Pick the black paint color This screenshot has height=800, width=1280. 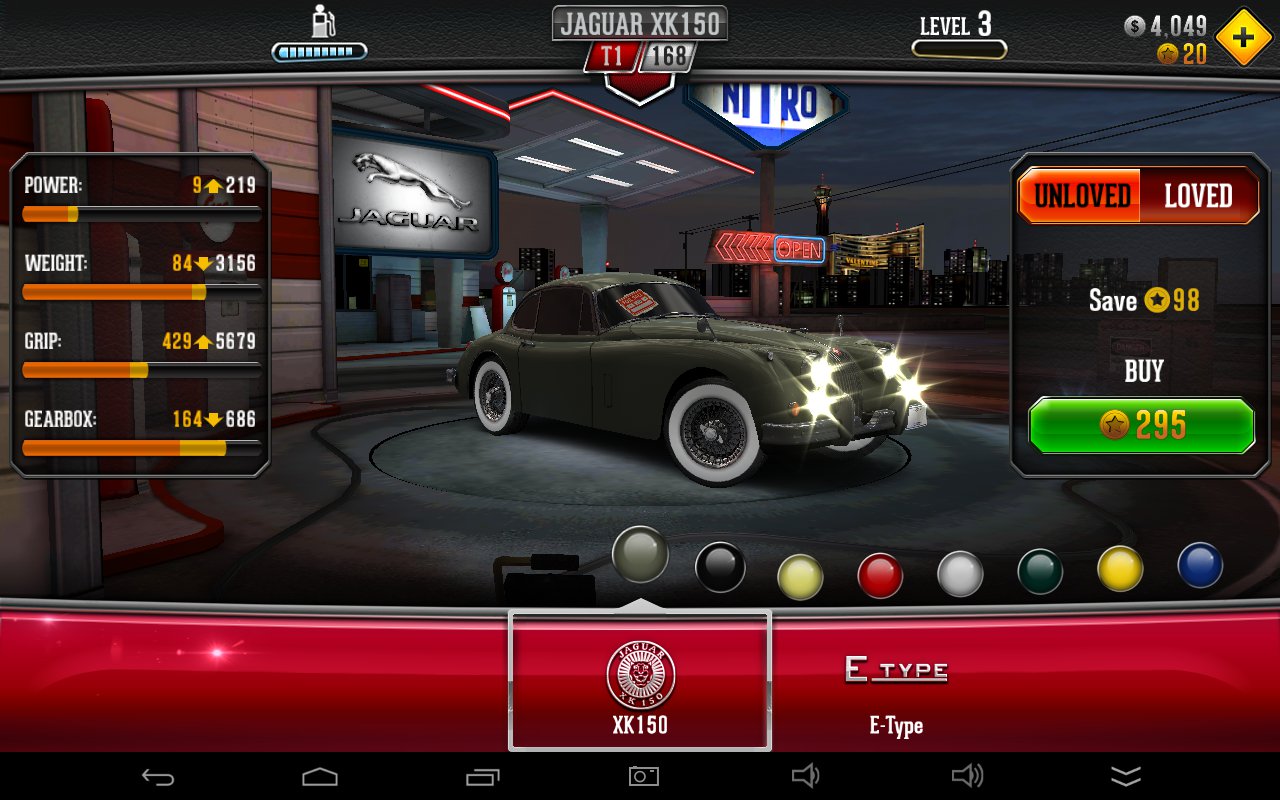click(x=720, y=567)
